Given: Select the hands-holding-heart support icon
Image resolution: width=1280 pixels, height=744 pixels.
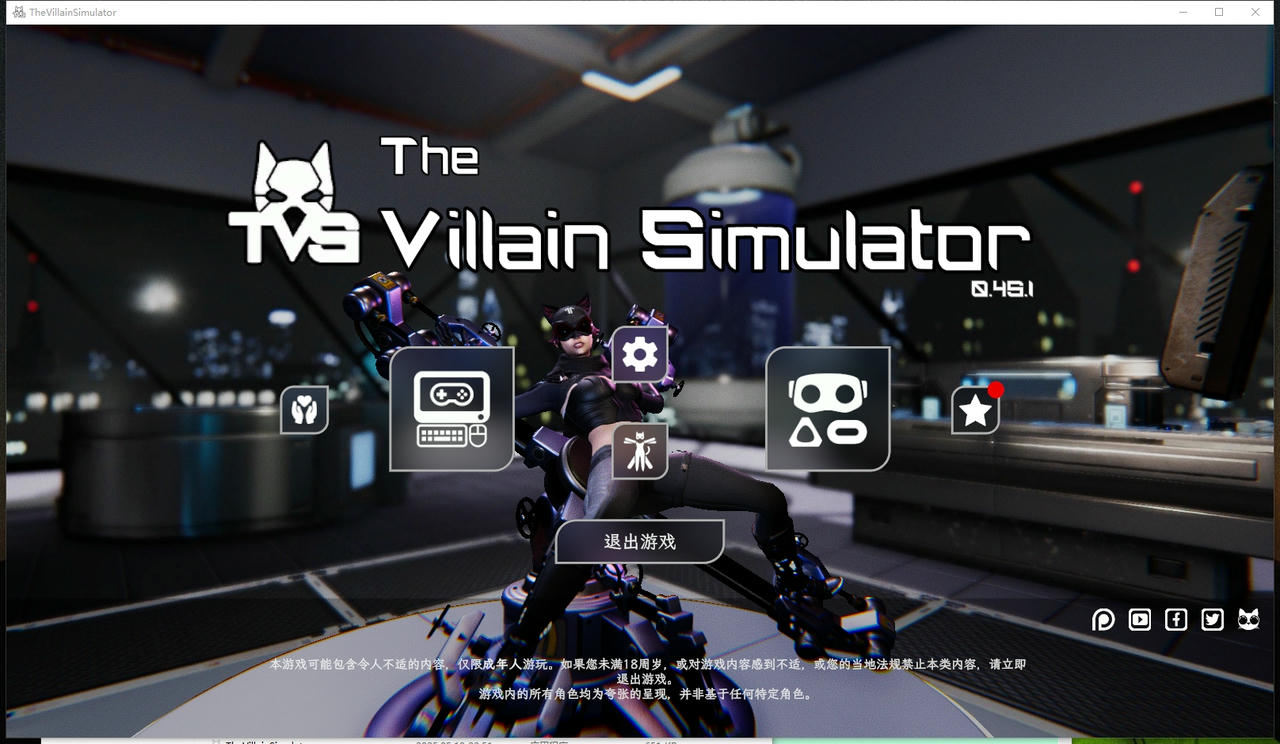Looking at the screenshot, I should click(304, 410).
